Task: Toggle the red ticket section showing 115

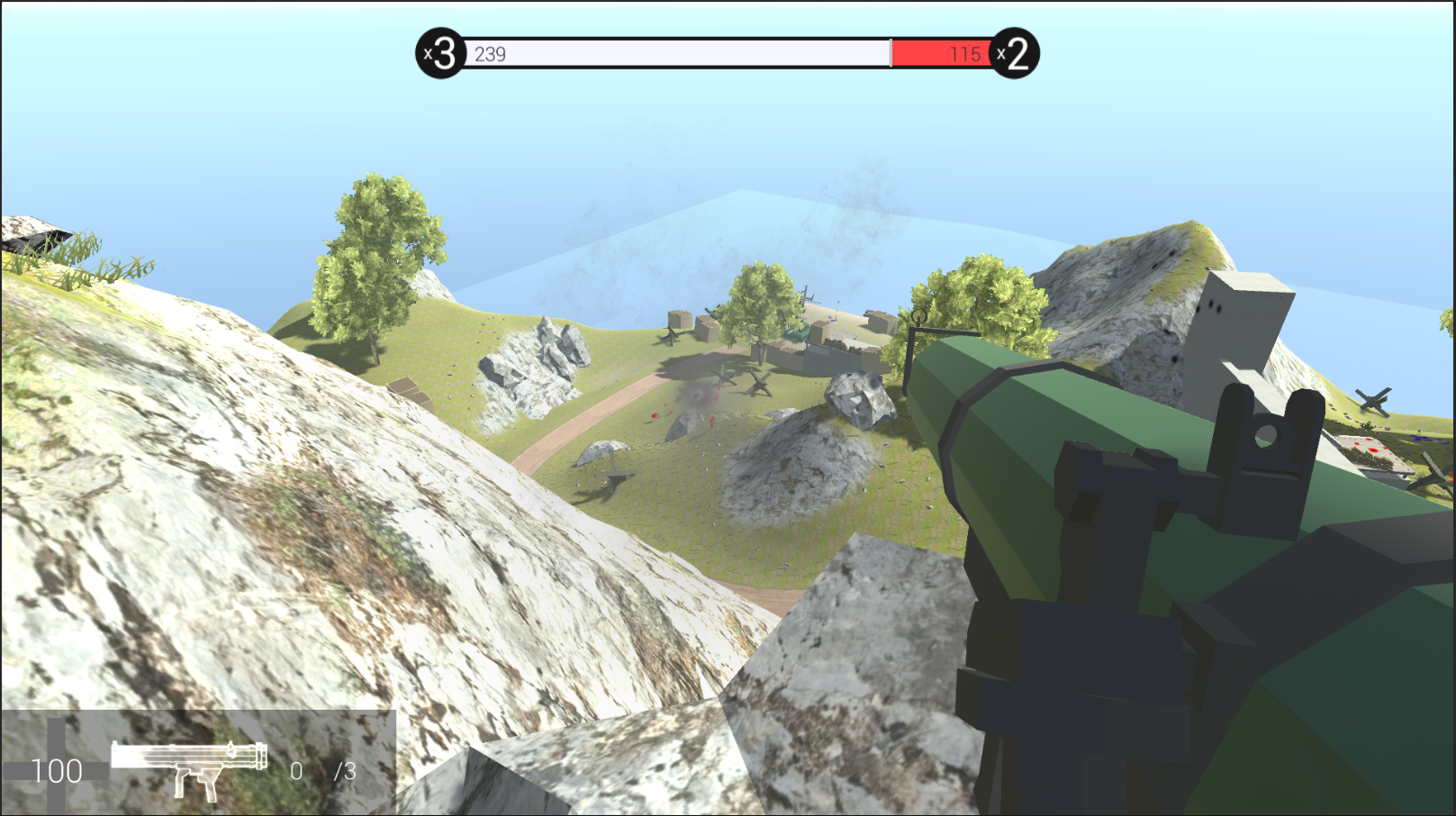Action: click(941, 55)
